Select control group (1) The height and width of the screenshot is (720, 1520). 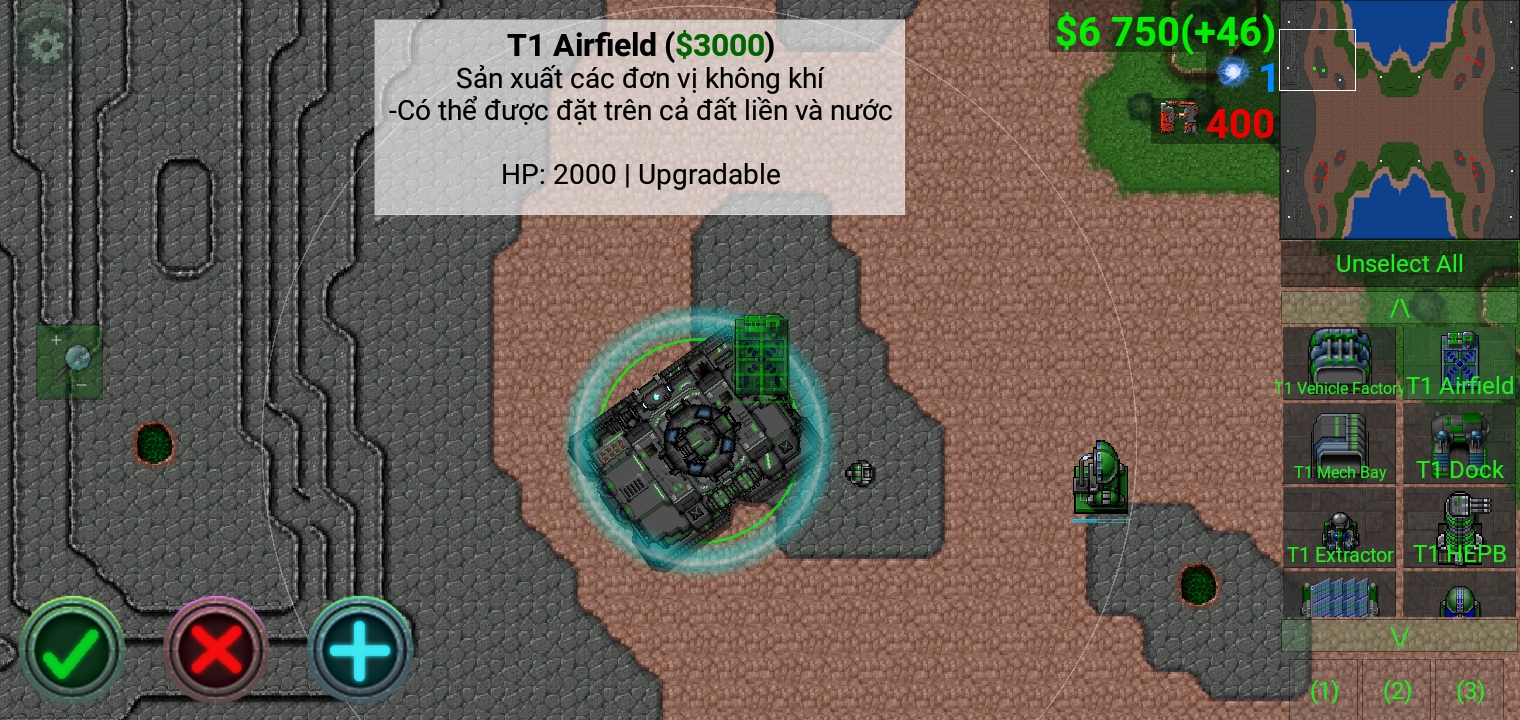click(1324, 690)
